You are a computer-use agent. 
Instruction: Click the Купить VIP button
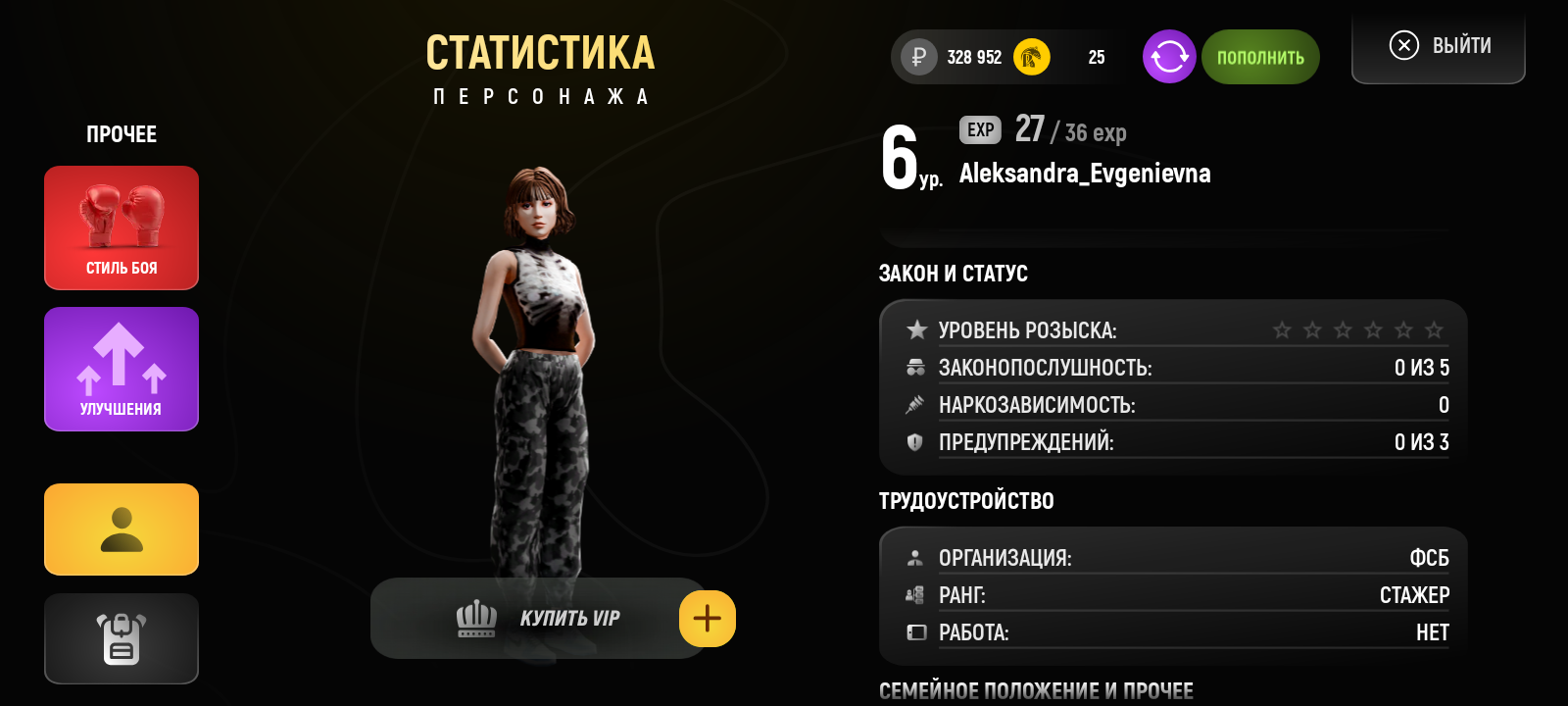coord(537,619)
